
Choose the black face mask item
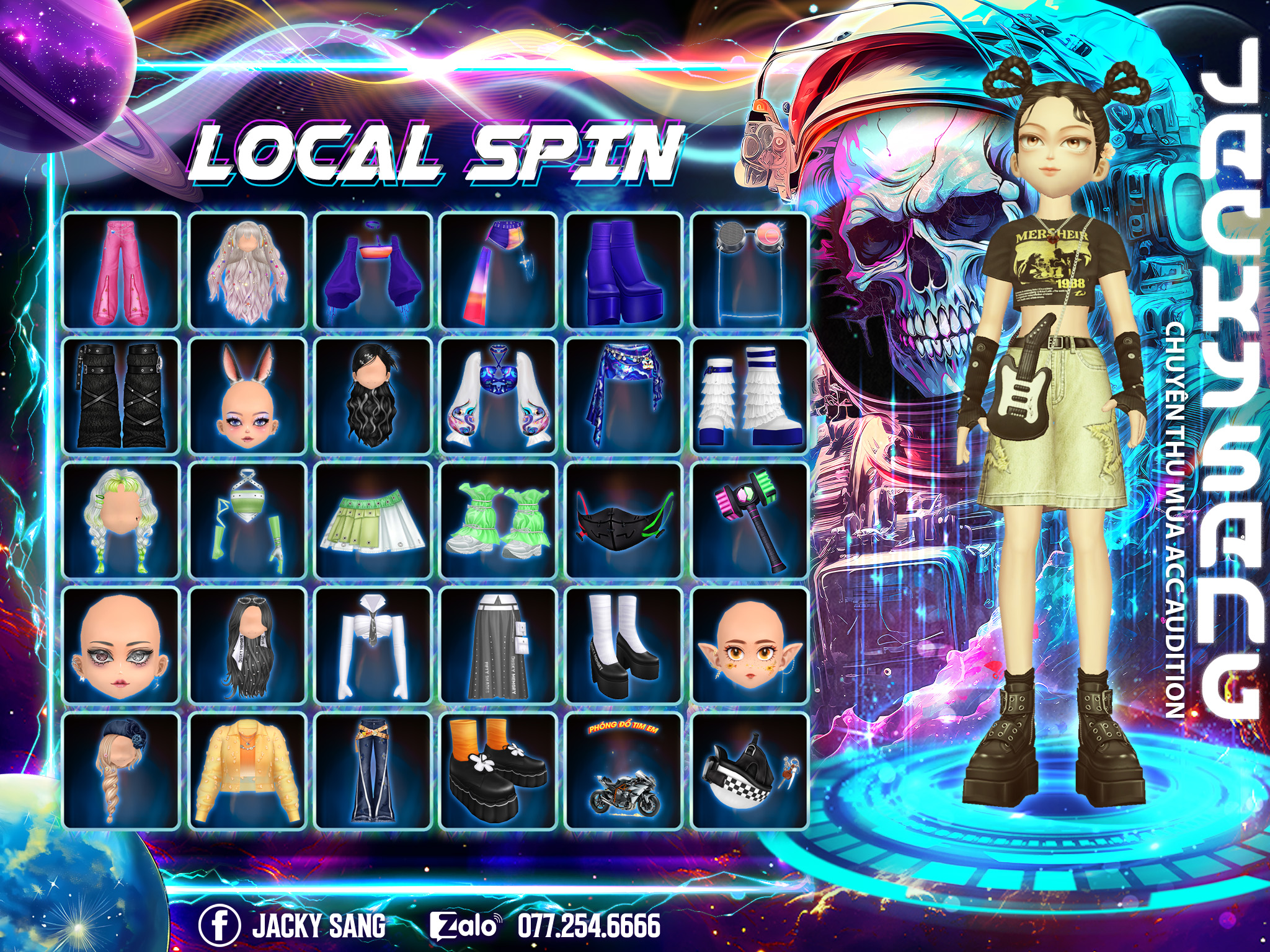pyautogui.click(x=623, y=521)
